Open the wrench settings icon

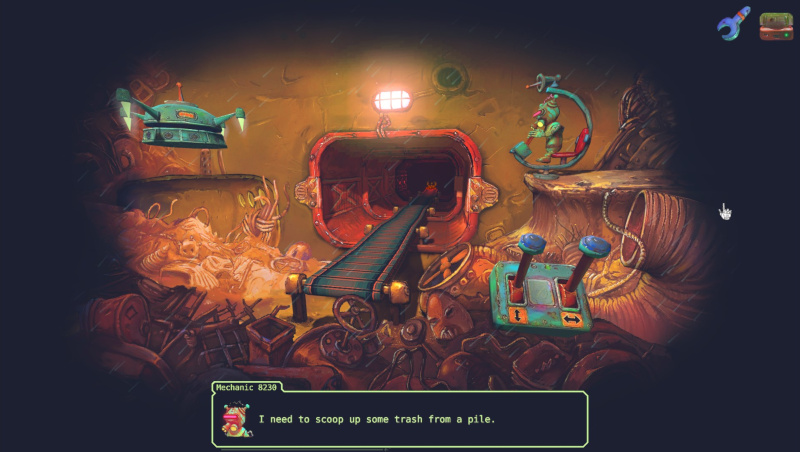(733, 24)
